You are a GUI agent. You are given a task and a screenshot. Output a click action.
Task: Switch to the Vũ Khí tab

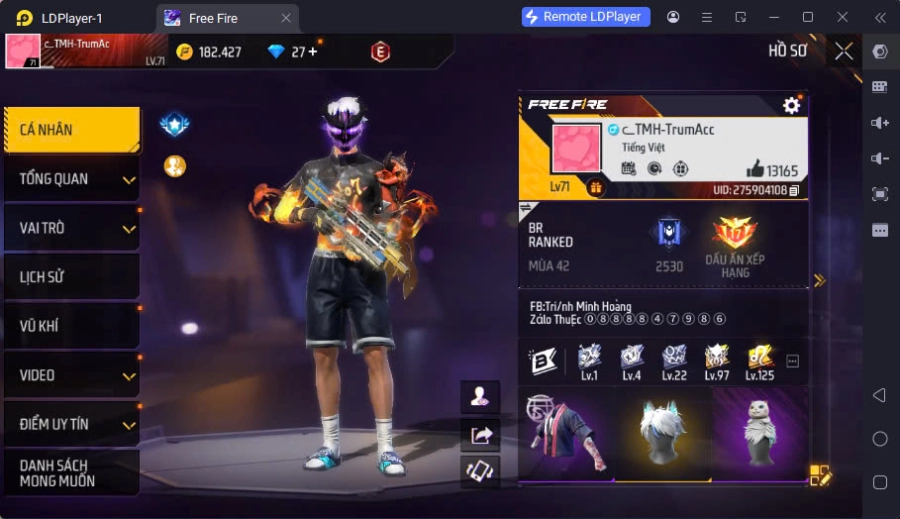point(71,326)
